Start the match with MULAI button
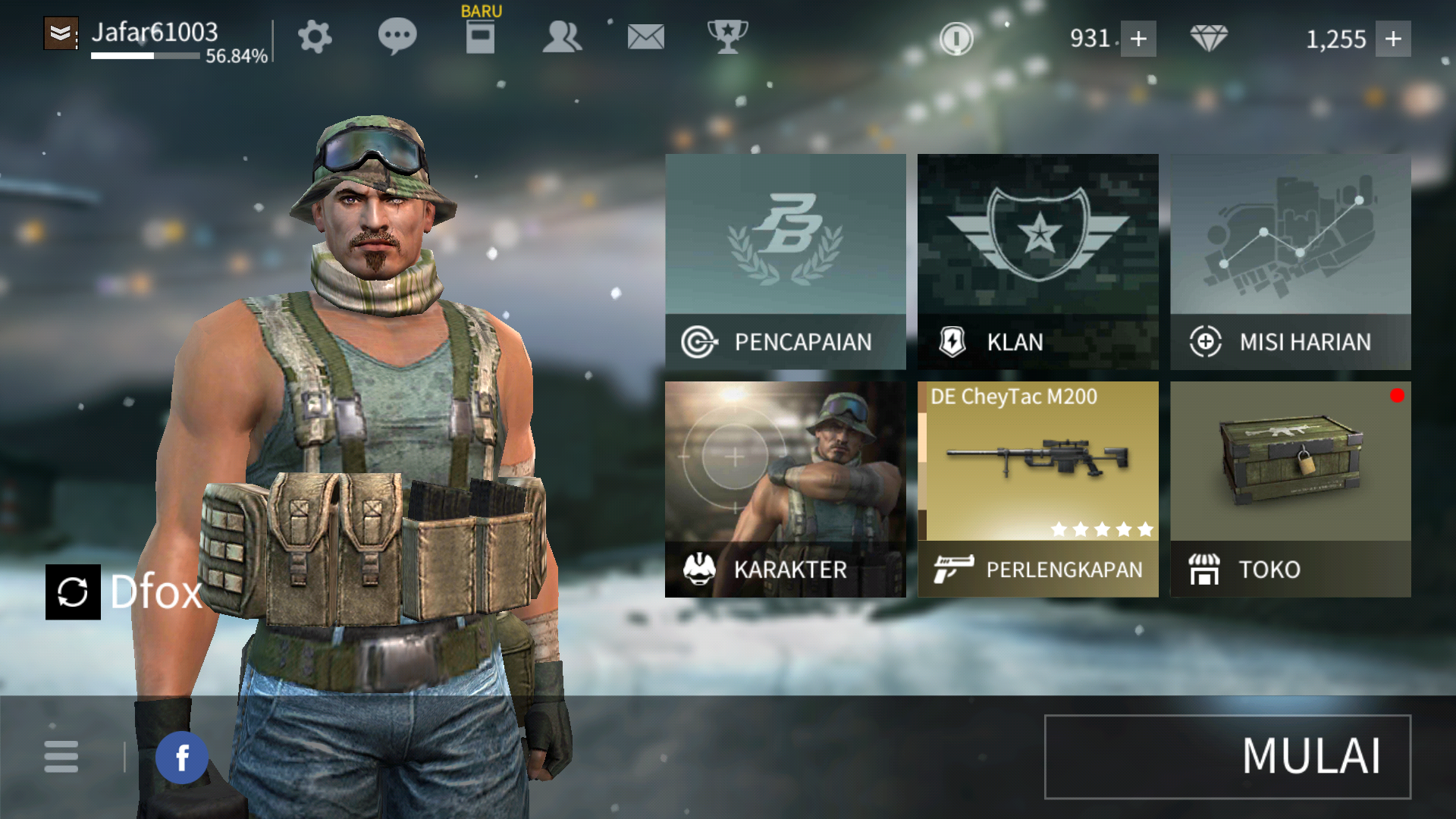 click(1227, 756)
